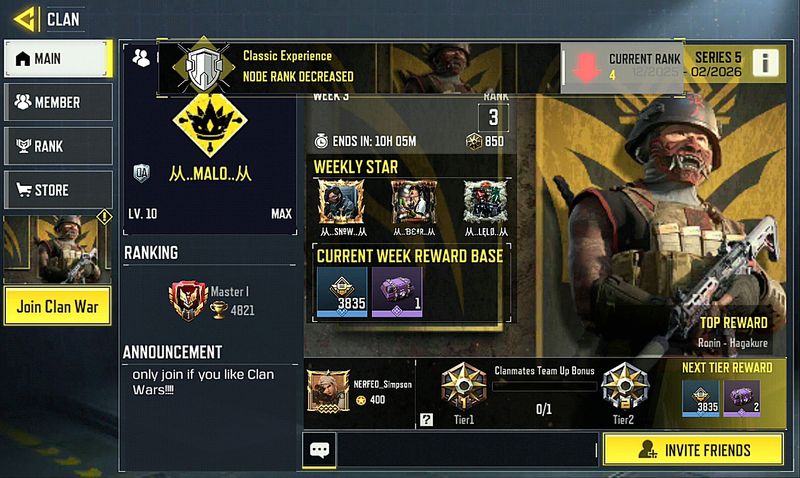Tap the clan crown emblem
The height and width of the screenshot is (478, 800).
[208, 120]
